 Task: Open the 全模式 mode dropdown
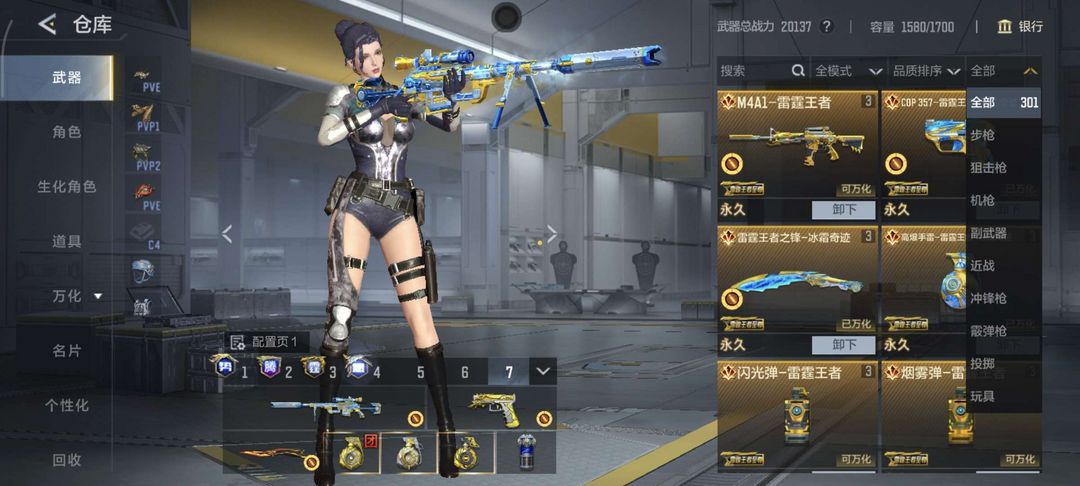tap(848, 71)
